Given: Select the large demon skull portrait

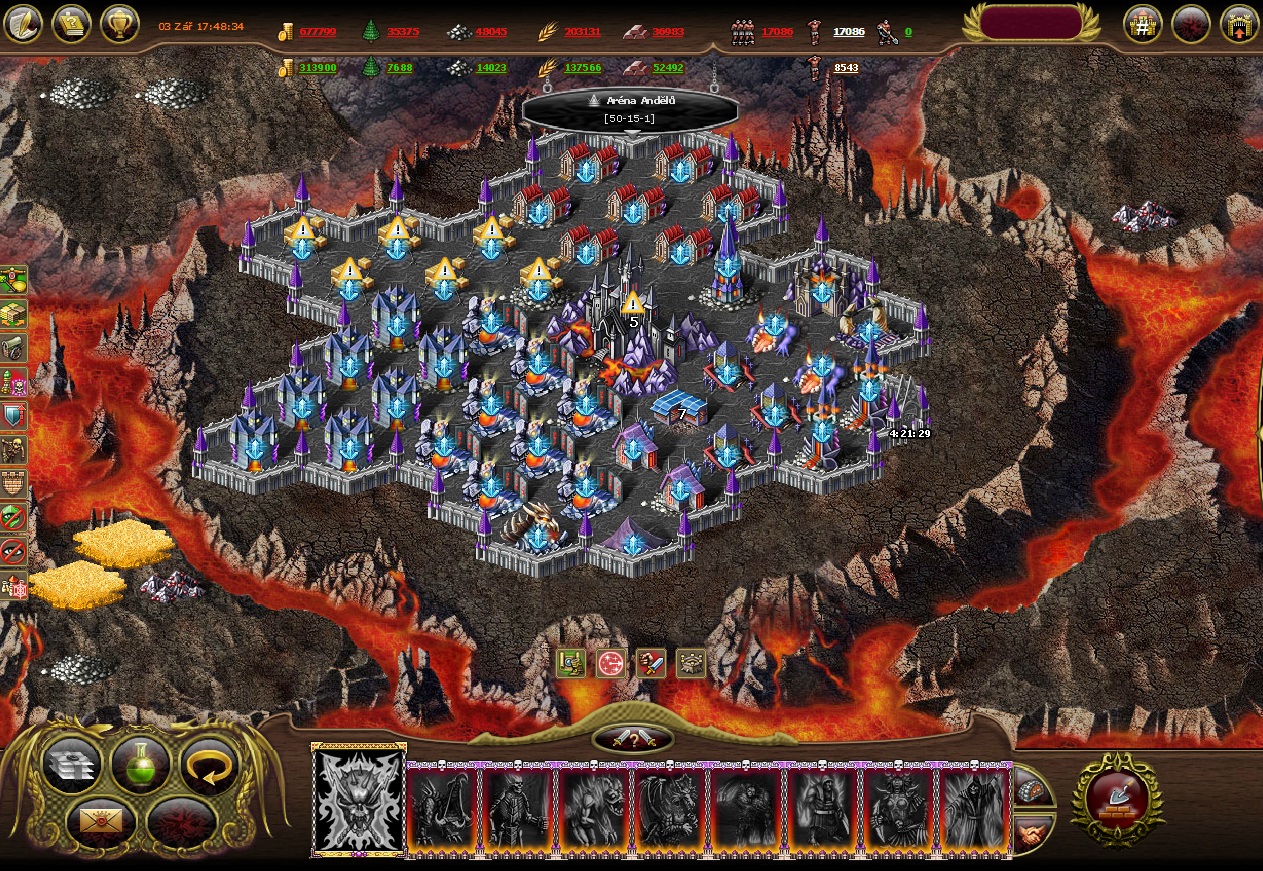Looking at the screenshot, I should tap(359, 800).
